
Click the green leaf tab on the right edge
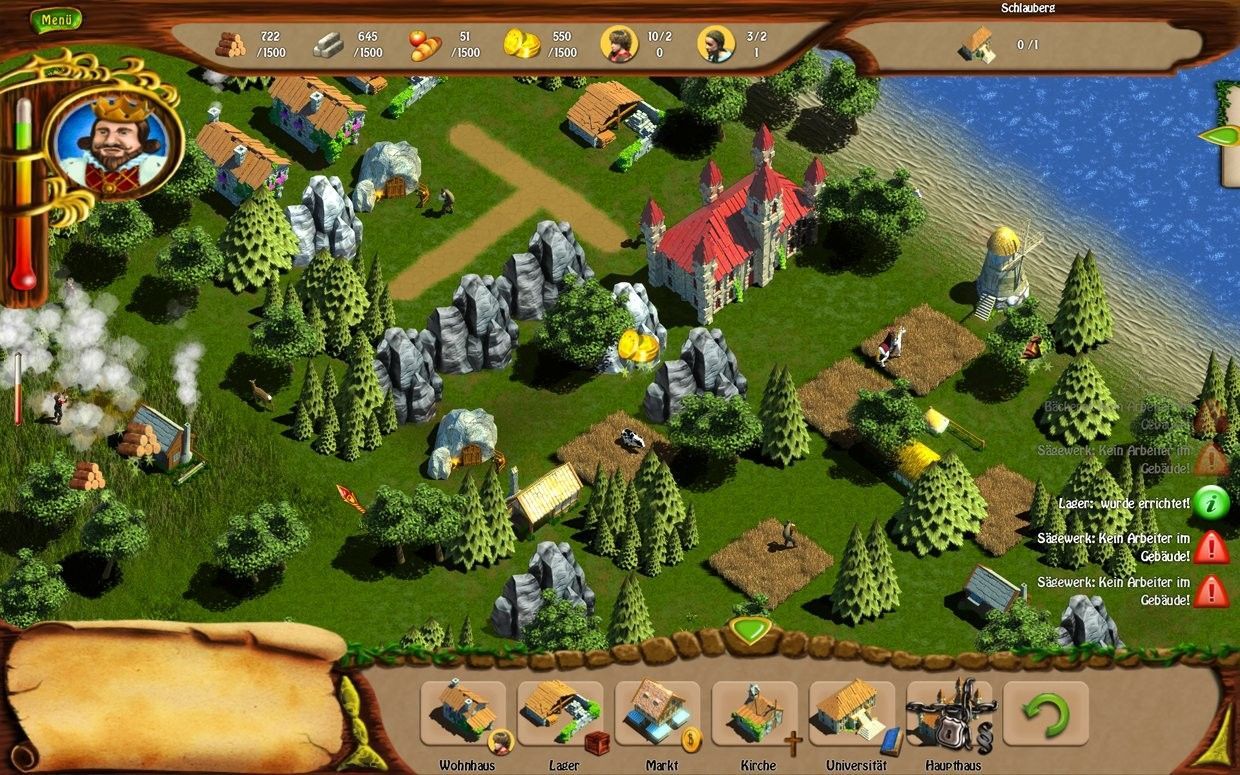tap(1219, 136)
